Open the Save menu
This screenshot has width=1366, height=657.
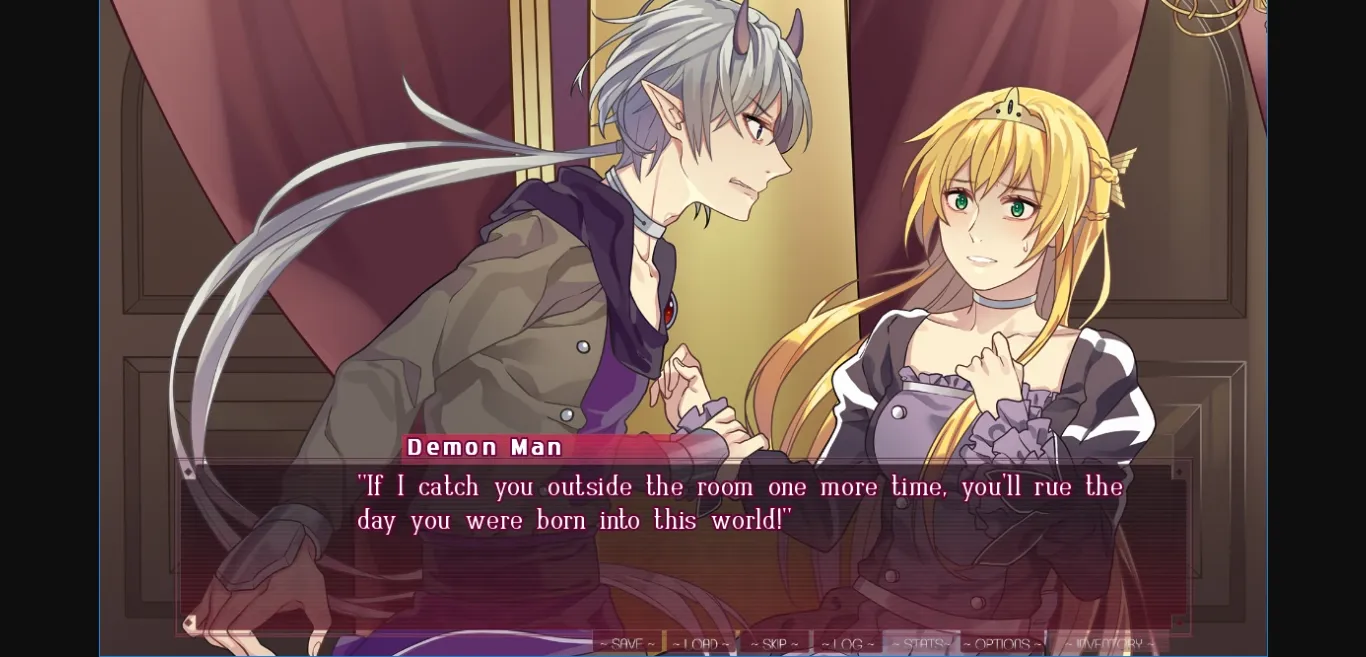(627, 644)
